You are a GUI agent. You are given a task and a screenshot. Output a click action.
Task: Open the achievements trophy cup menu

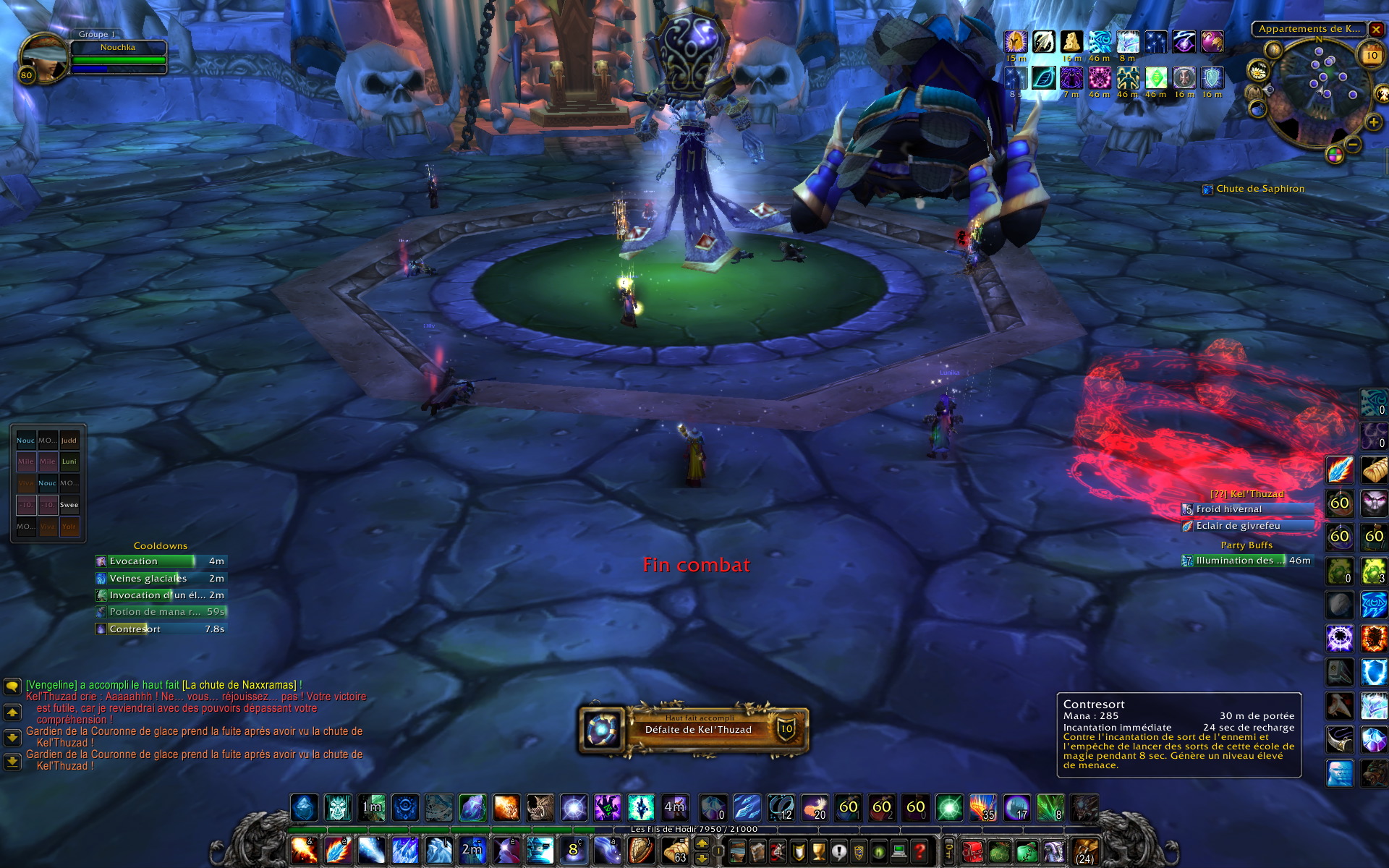coord(818,851)
